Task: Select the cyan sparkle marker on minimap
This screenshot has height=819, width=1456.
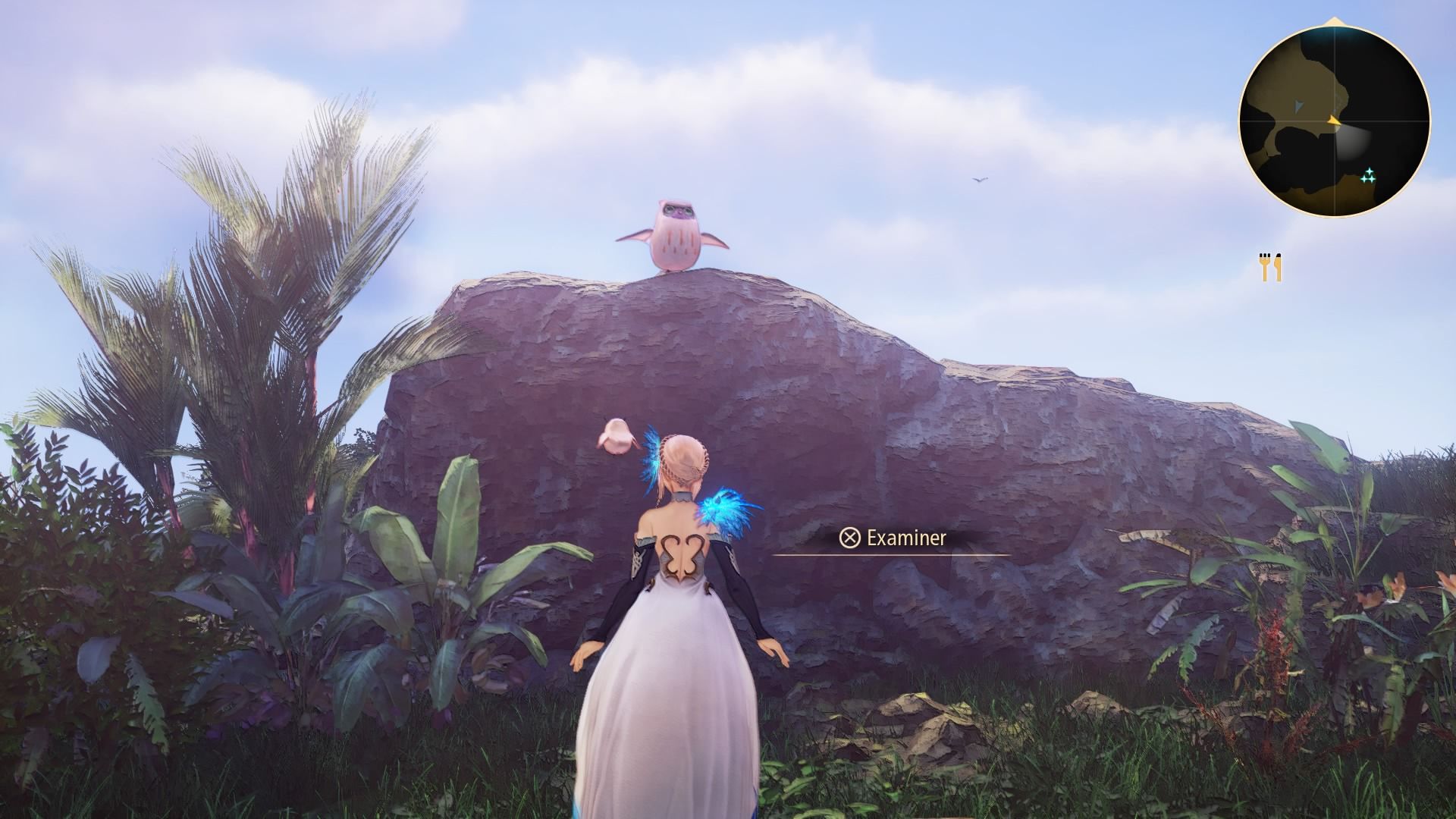Action: pyautogui.click(x=1368, y=177)
